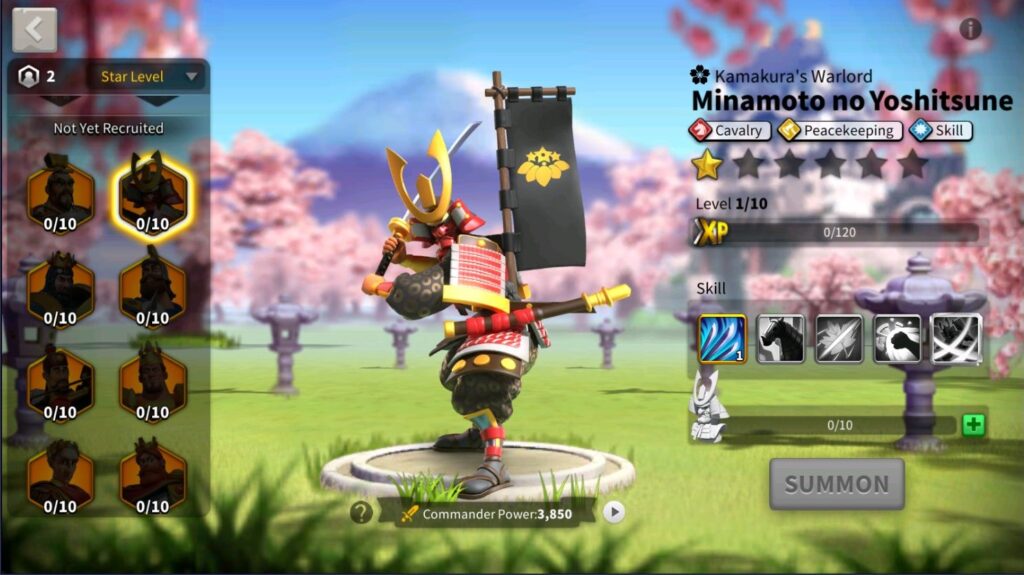The height and width of the screenshot is (575, 1024).
Task: Open the Skill talent tag
Action: [940, 131]
